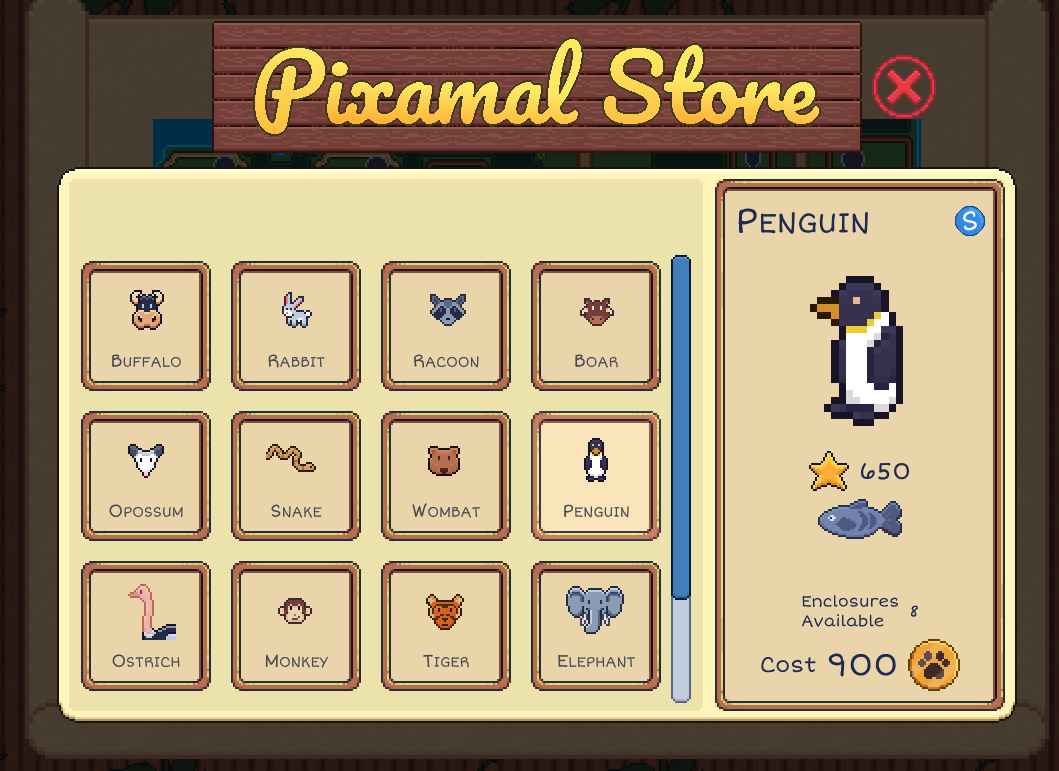Click the blue S badge on Penguin panel
Screen dimensions: 1059x771
pyautogui.click(x=969, y=221)
